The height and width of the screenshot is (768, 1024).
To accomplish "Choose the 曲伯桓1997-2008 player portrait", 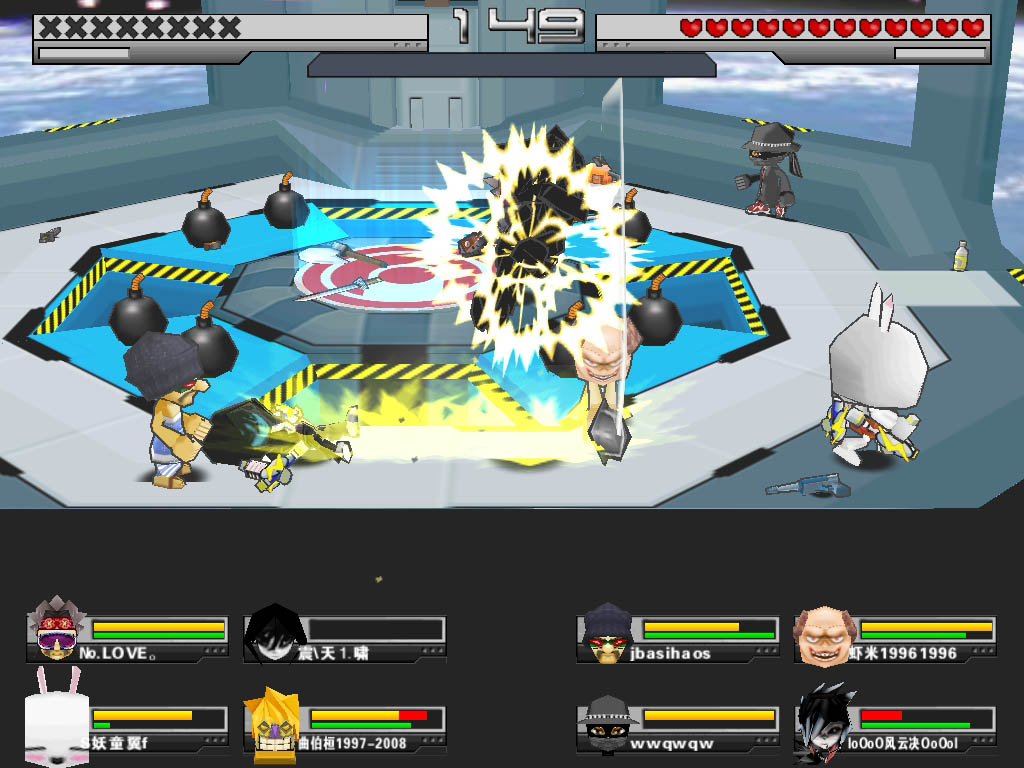I will pyautogui.click(x=272, y=720).
